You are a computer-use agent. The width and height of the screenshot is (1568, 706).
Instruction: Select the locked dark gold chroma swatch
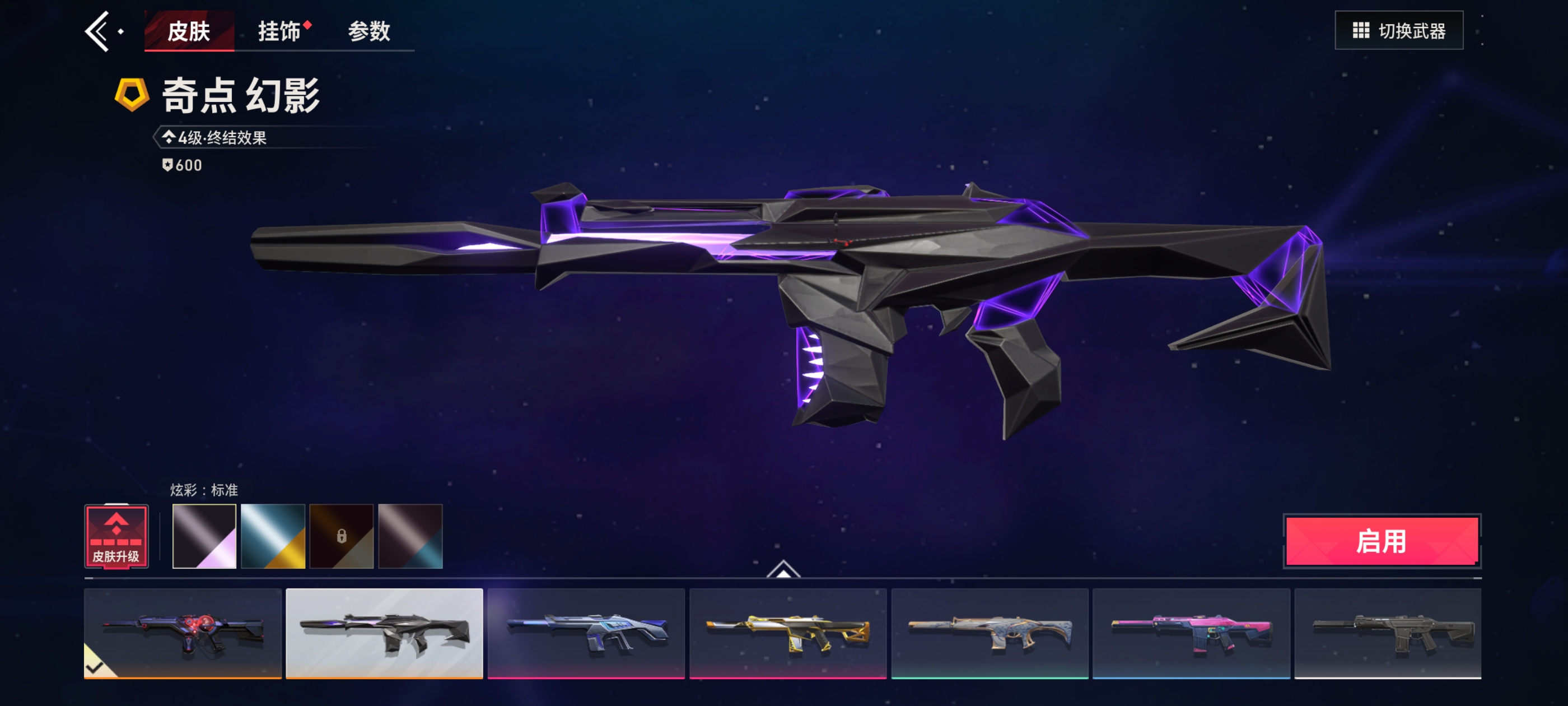tap(342, 536)
